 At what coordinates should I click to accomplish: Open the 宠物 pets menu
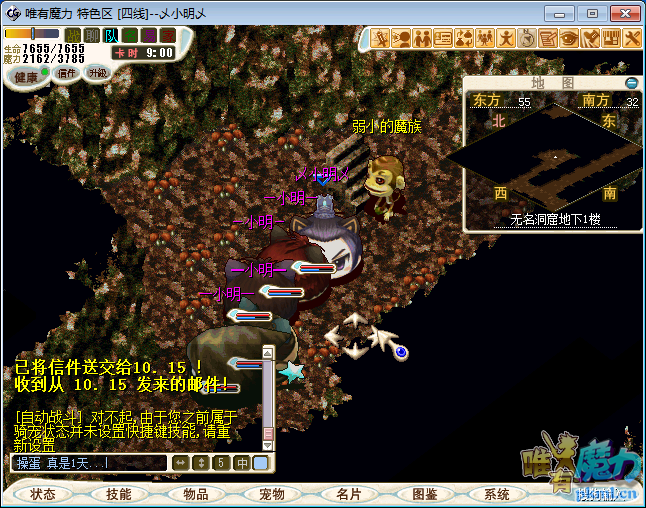[x=272, y=494]
